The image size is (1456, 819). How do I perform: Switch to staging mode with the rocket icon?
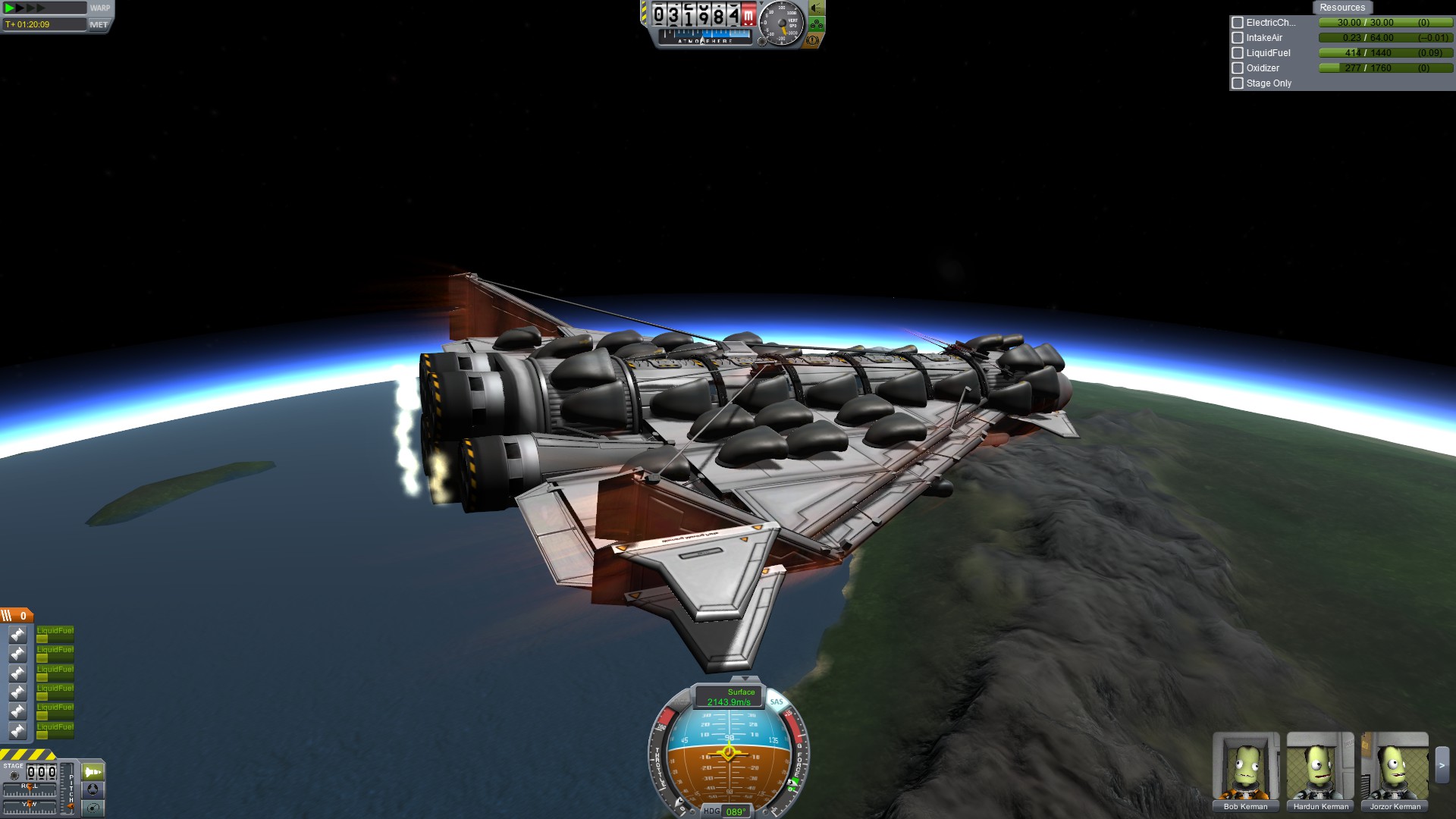[x=93, y=772]
